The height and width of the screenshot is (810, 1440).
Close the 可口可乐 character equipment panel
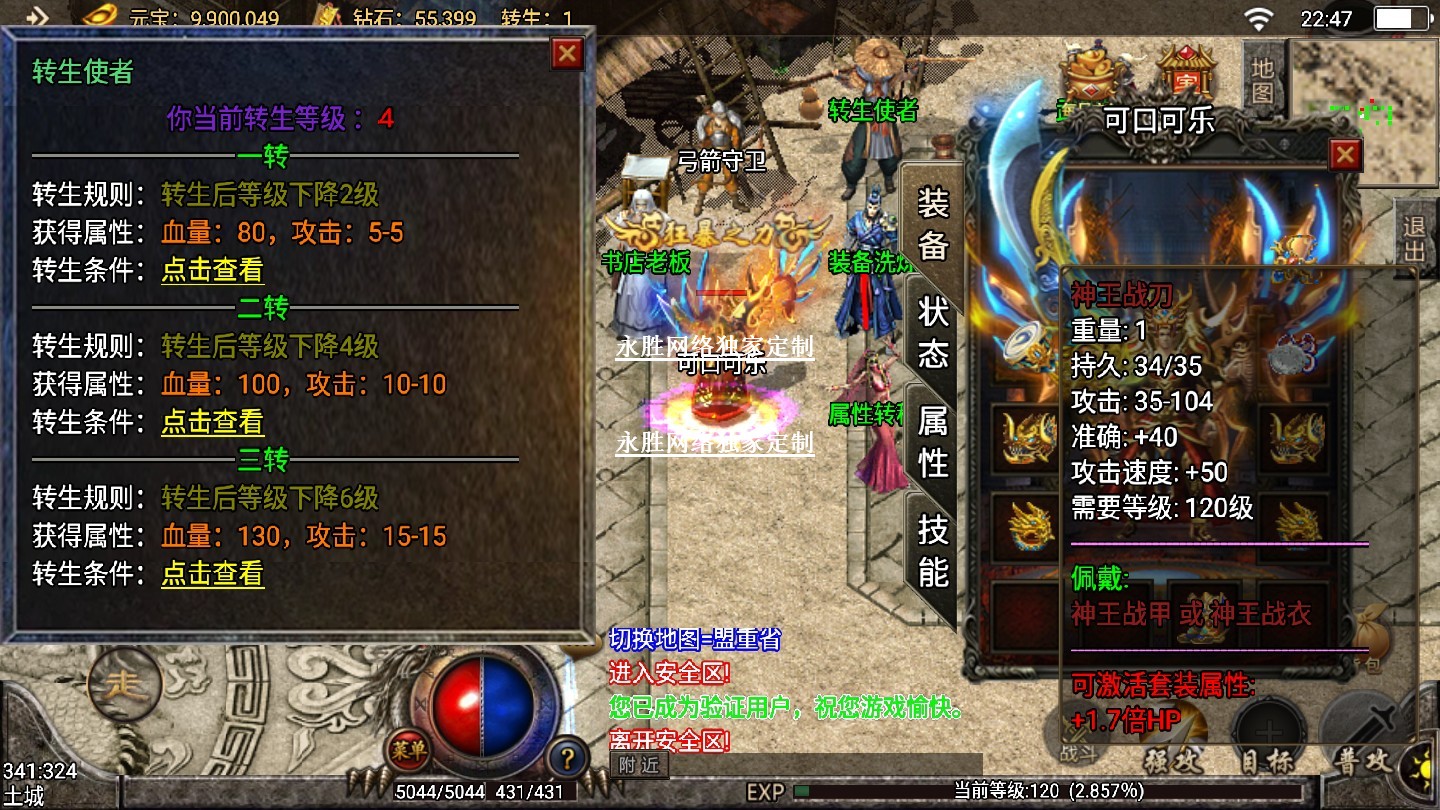tap(1345, 155)
